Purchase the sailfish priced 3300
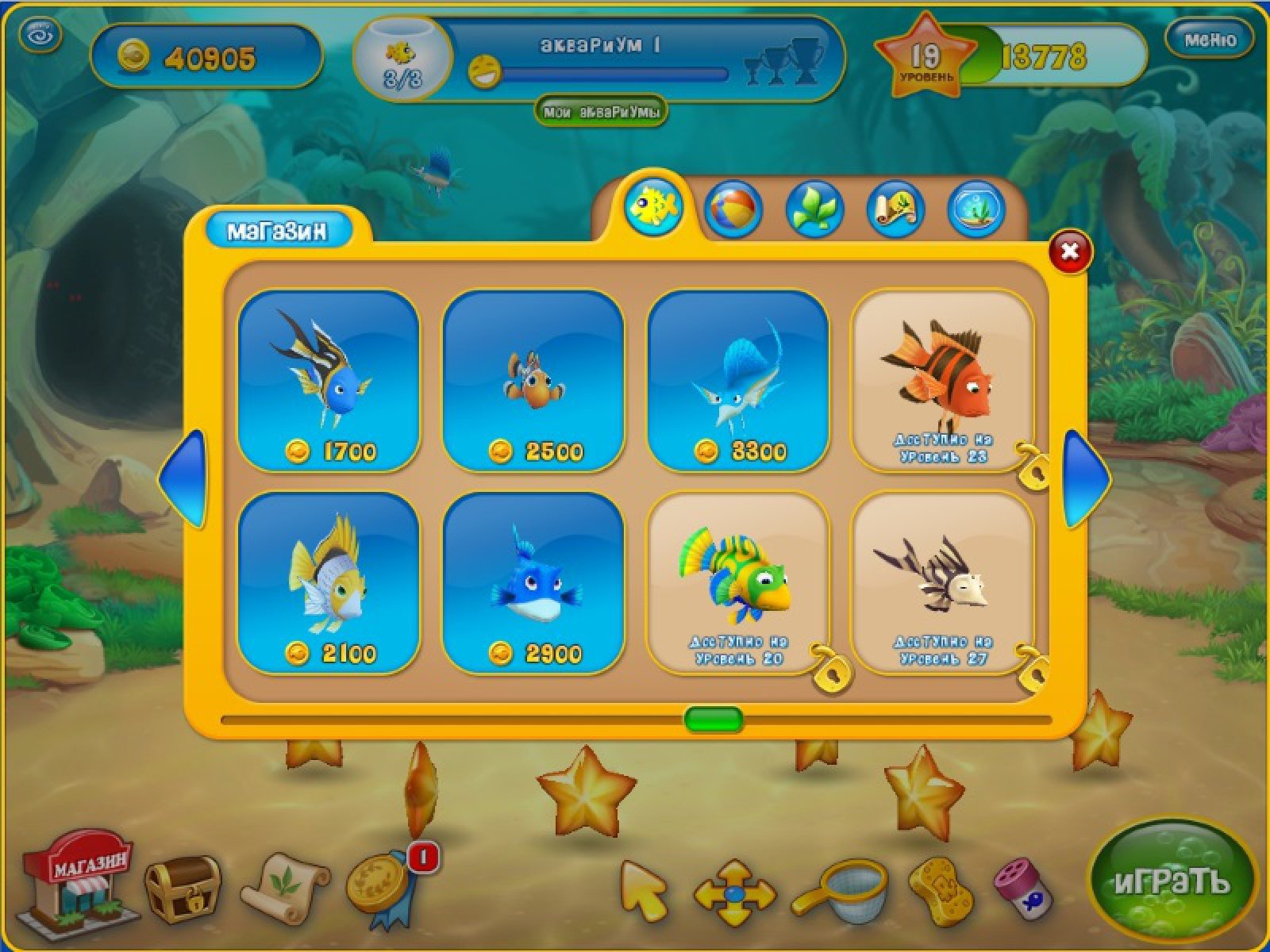Screen dimensions: 1270x952 [x=738, y=381]
